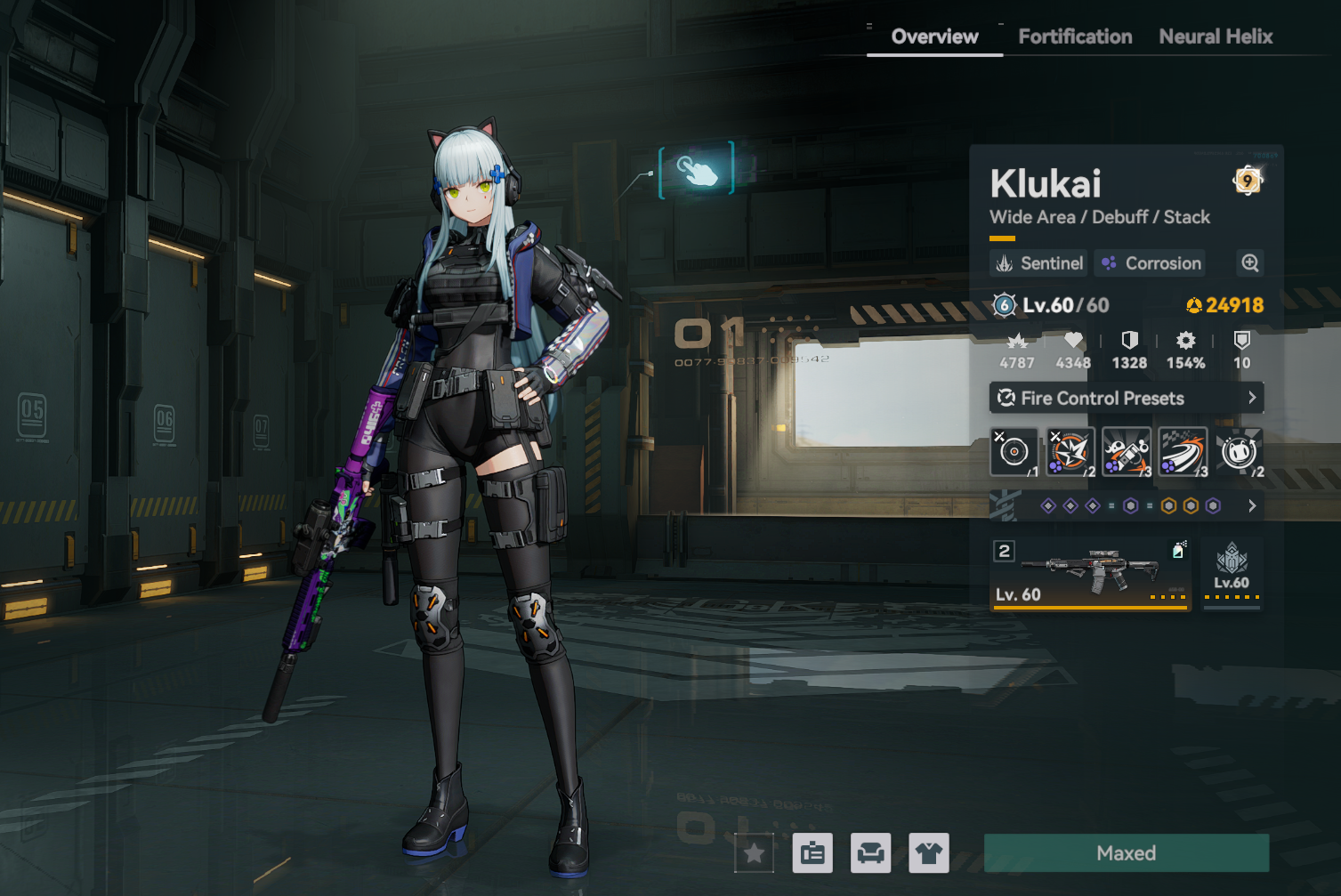The image size is (1341, 896).
Task: Click the Sentinel class tag
Action: coord(1039,263)
